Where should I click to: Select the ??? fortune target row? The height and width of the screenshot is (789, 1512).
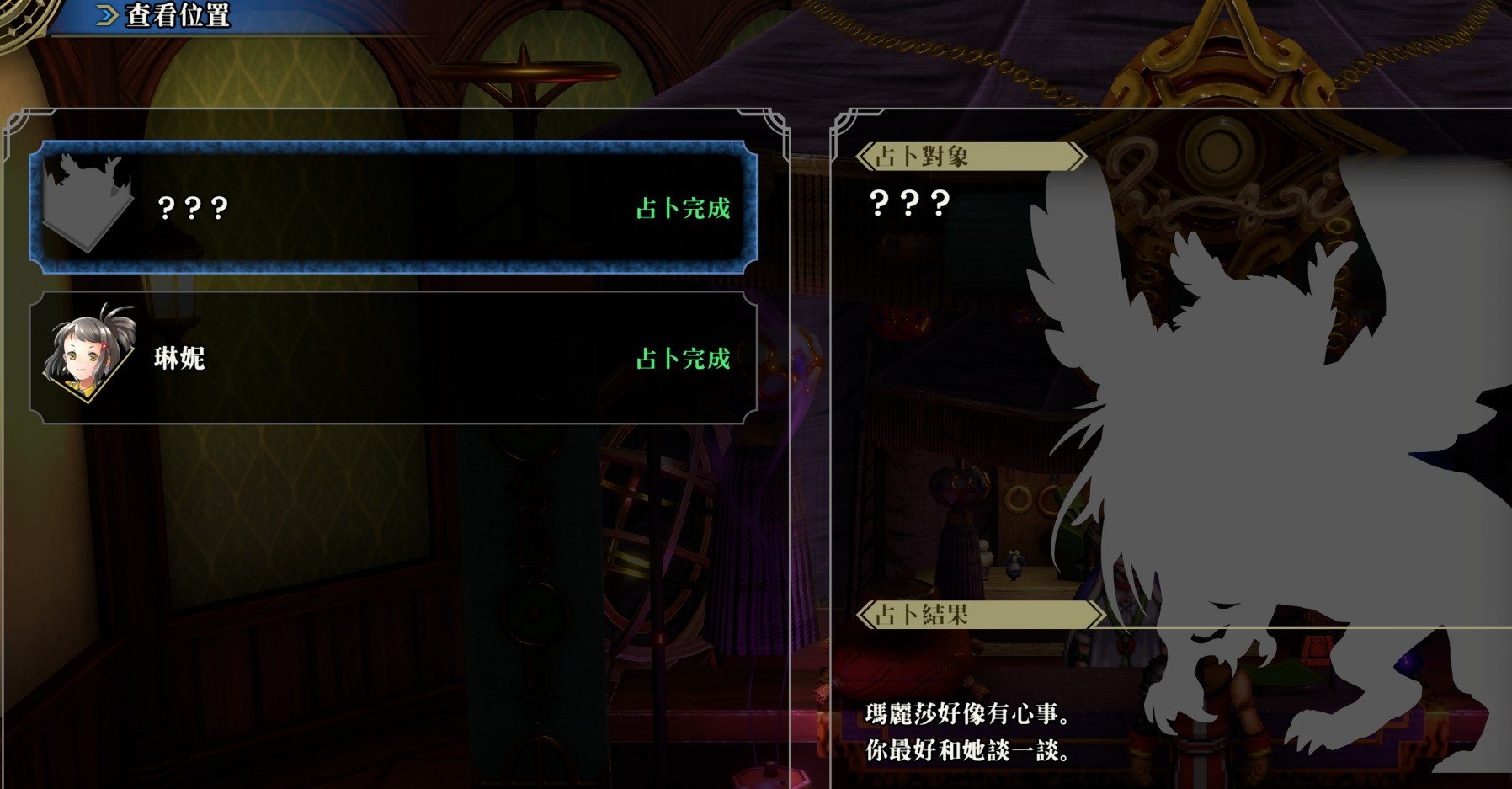(392, 207)
